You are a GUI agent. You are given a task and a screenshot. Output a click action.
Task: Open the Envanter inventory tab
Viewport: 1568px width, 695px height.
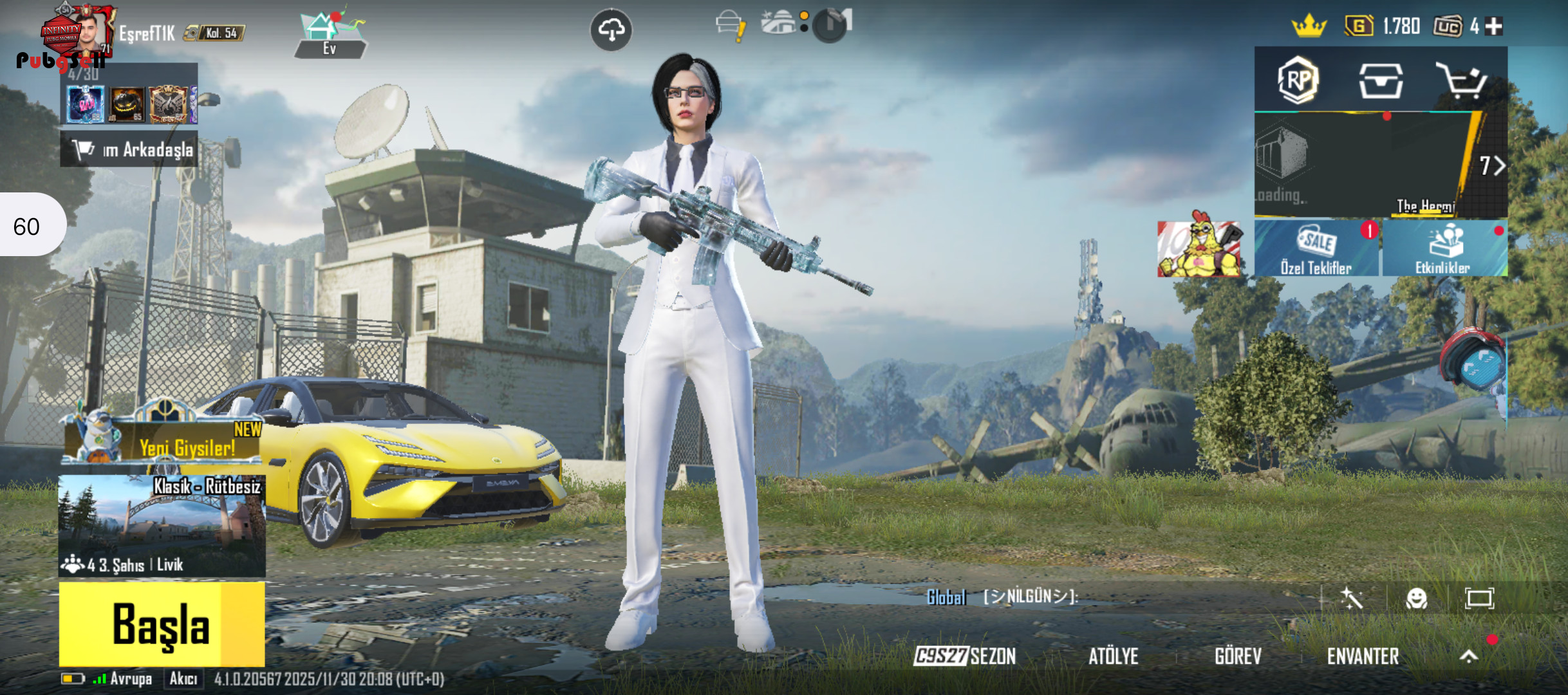click(x=1363, y=656)
